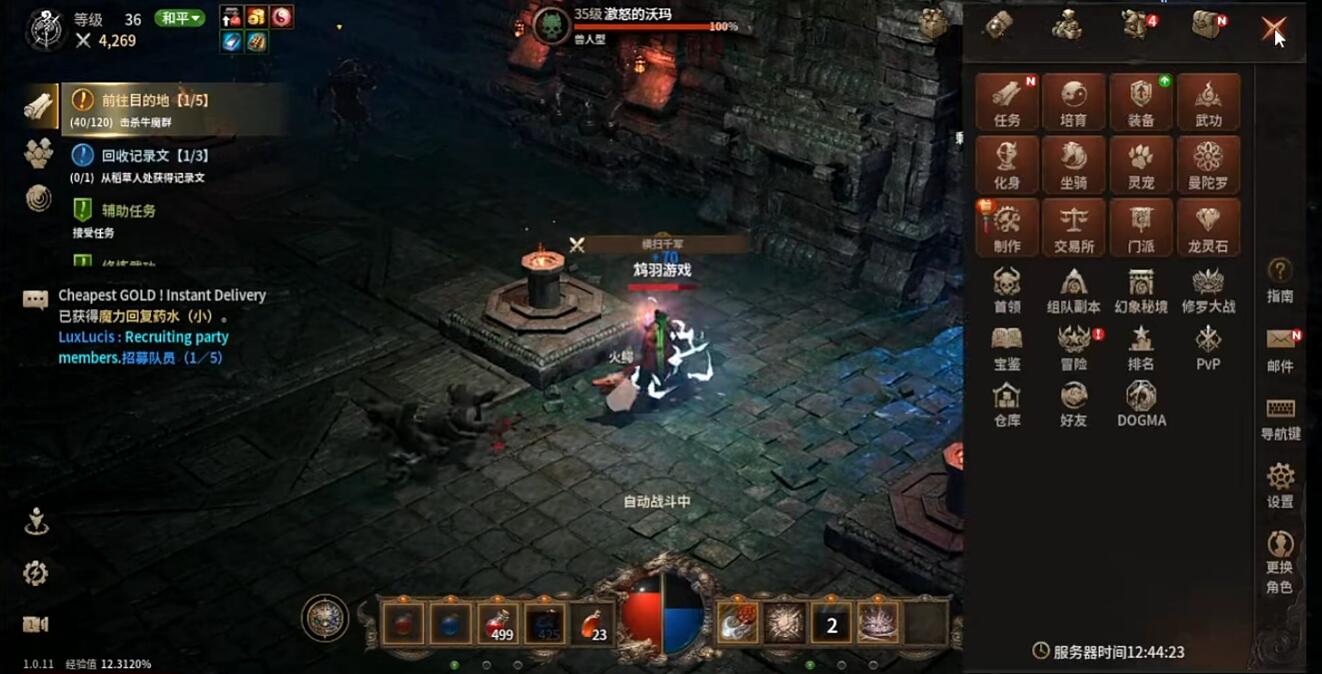Image resolution: width=1322 pixels, height=674 pixels.
Task: Open the 灵宠 pet menu
Action: coord(1141,165)
